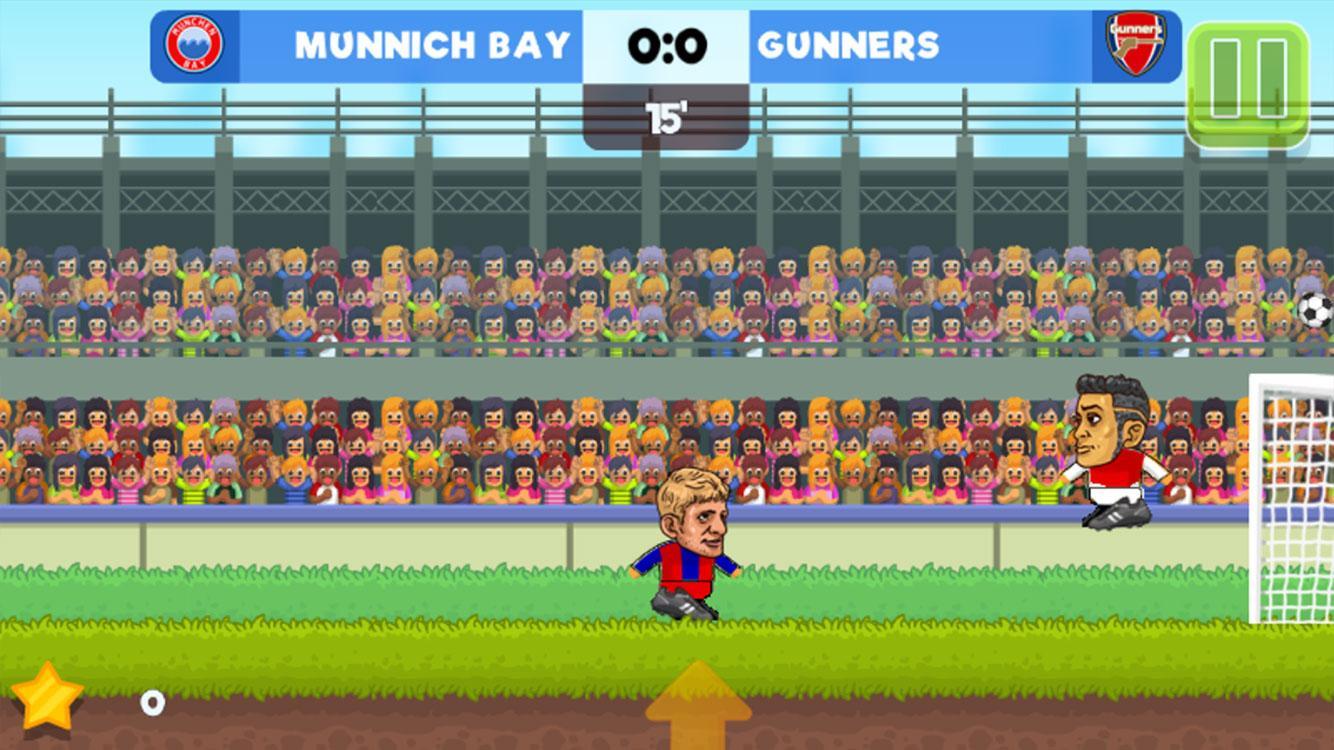Image resolution: width=1334 pixels, height=750 pixels.
Task: Click the 0:0 score display
Action: pyautogui.click(x=667, y=43)
